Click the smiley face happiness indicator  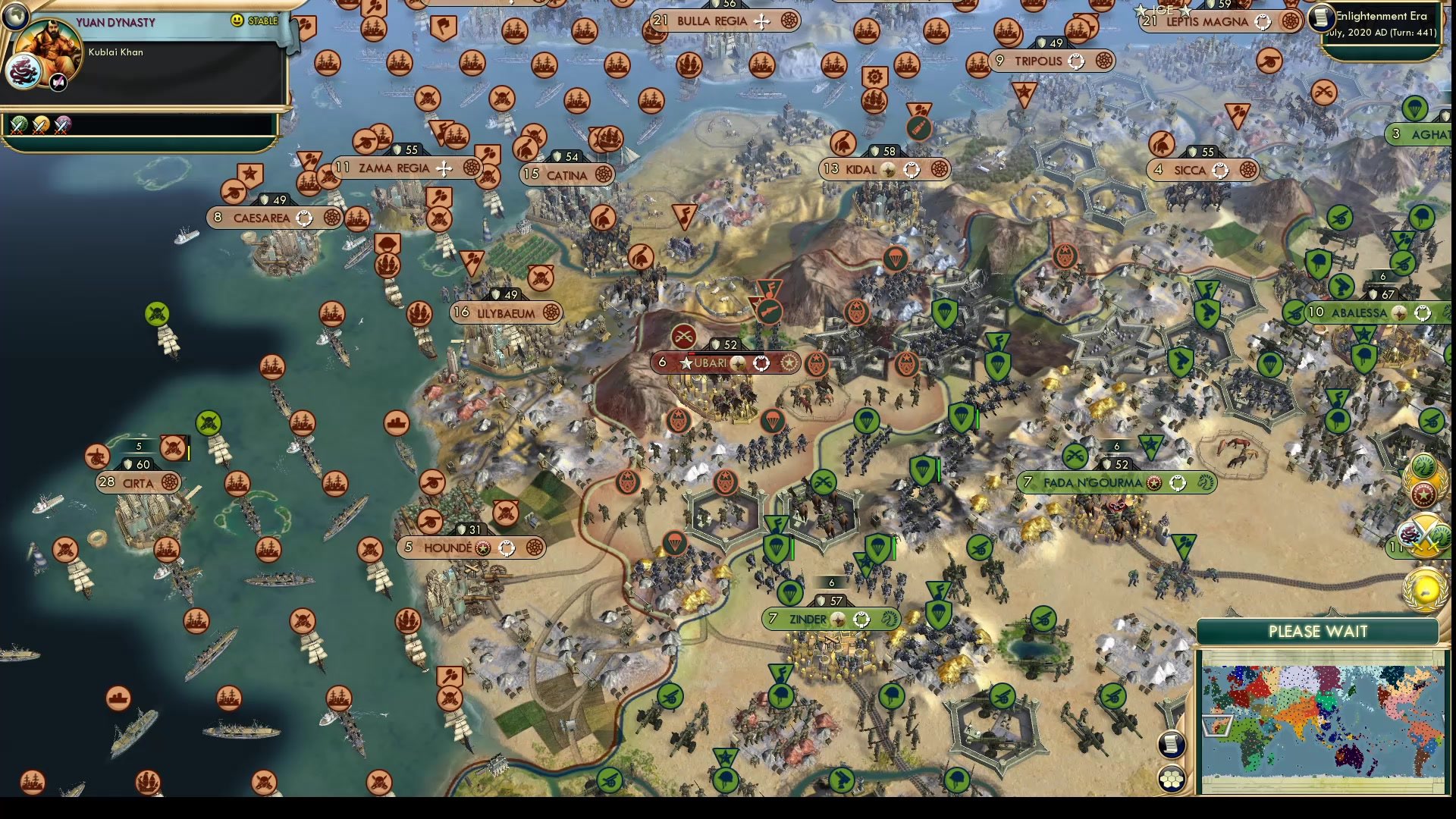236,20
